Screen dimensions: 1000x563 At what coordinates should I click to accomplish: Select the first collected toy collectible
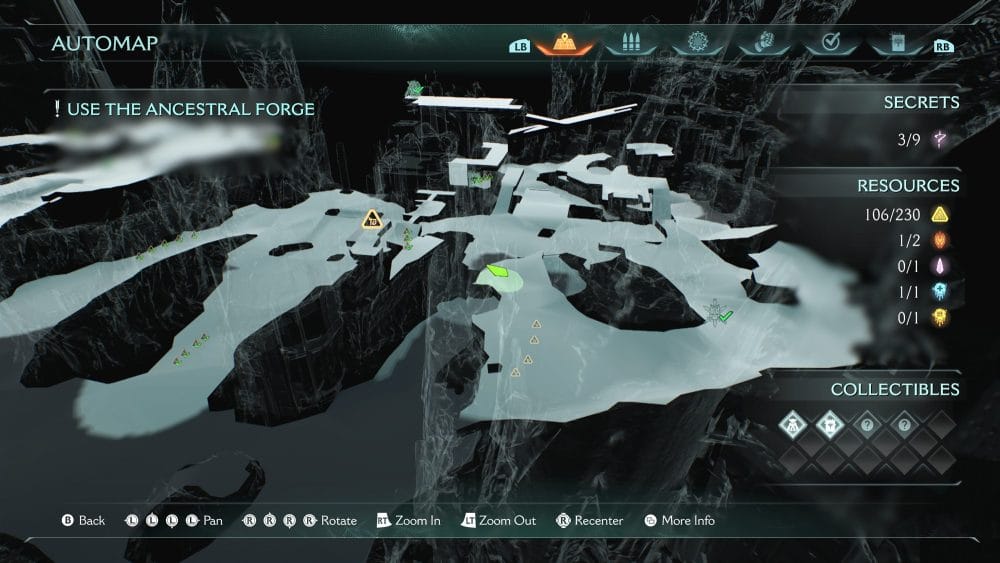tap(794, 426)
